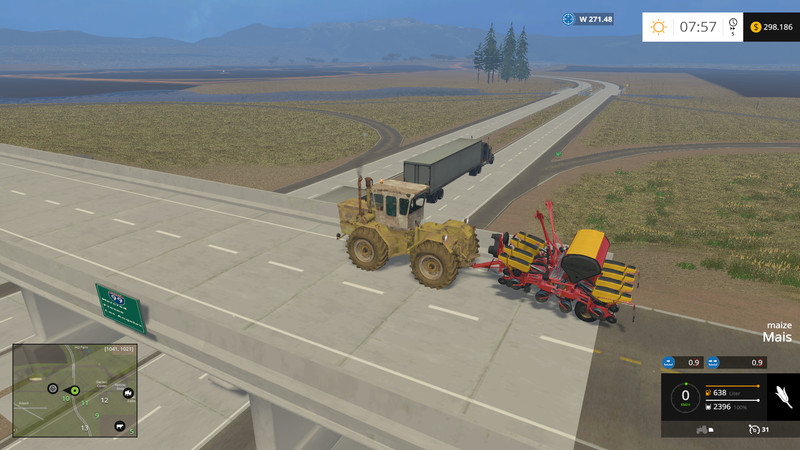800x450 pixels.
Task: Select the tire marker on the minimap
Action: [x=52, y=387]
